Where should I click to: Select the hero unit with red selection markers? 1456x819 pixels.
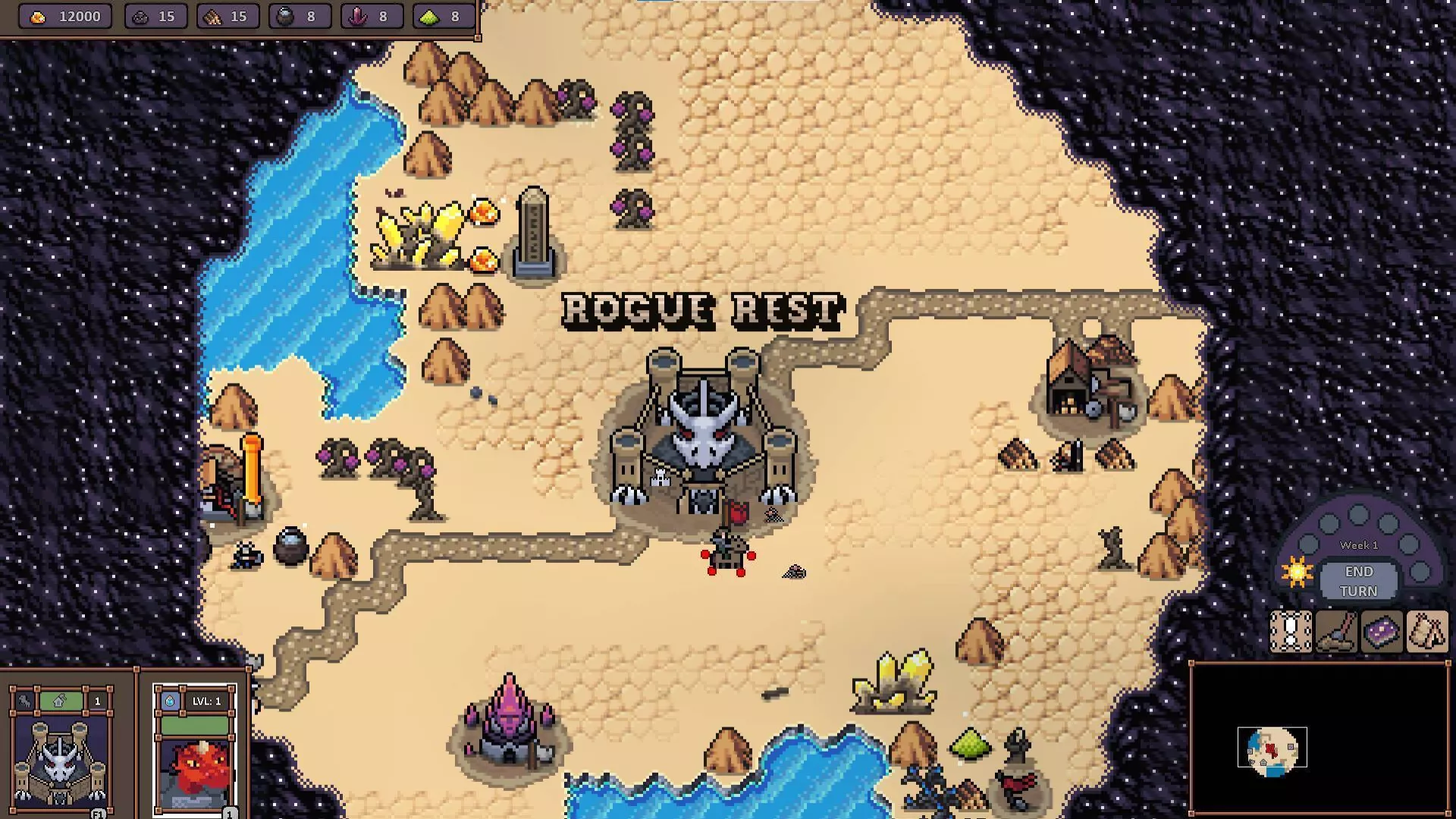(x=727, y=554)
